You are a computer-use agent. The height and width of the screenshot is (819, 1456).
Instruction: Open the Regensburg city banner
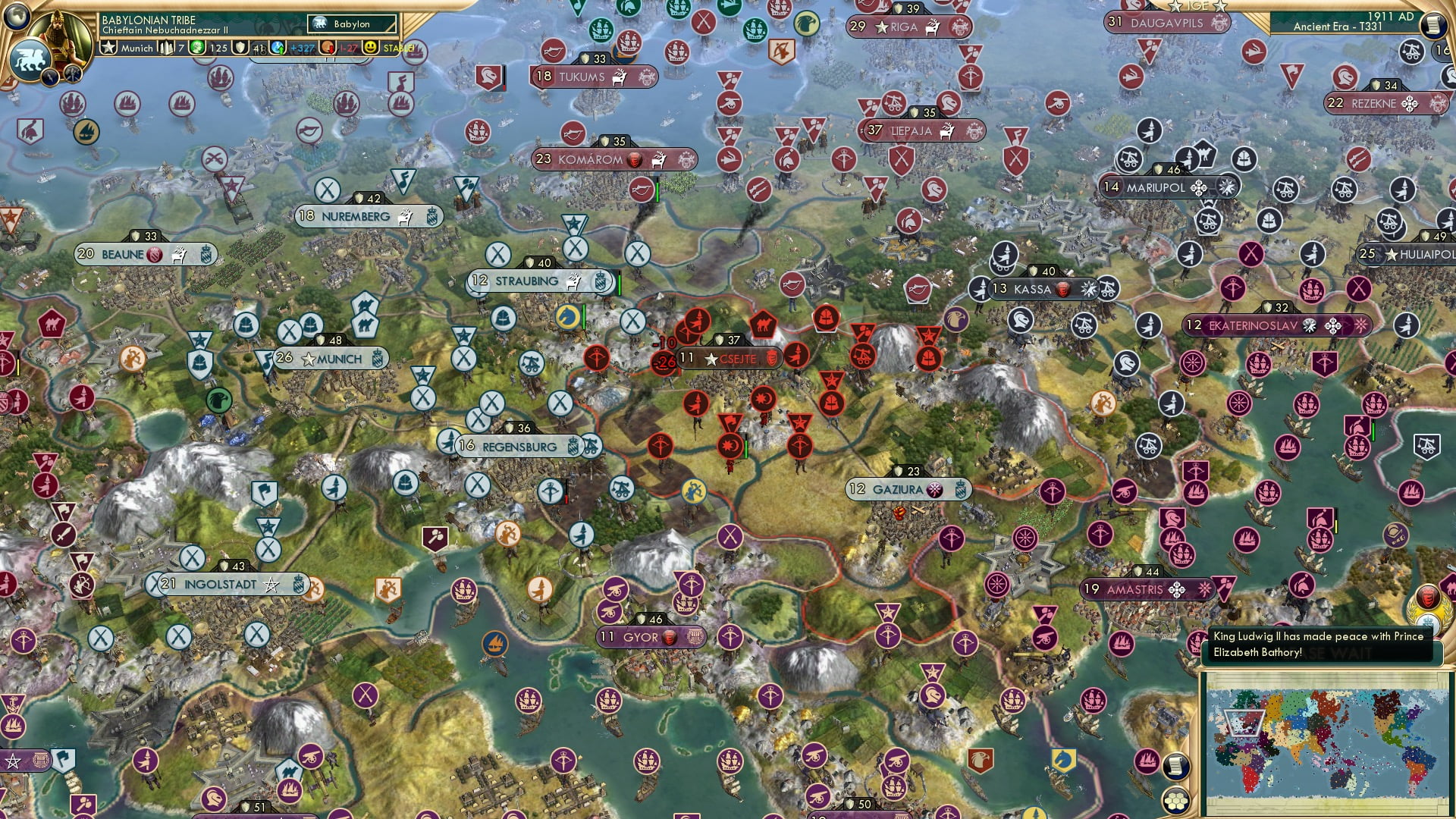(x=519, y=447)
